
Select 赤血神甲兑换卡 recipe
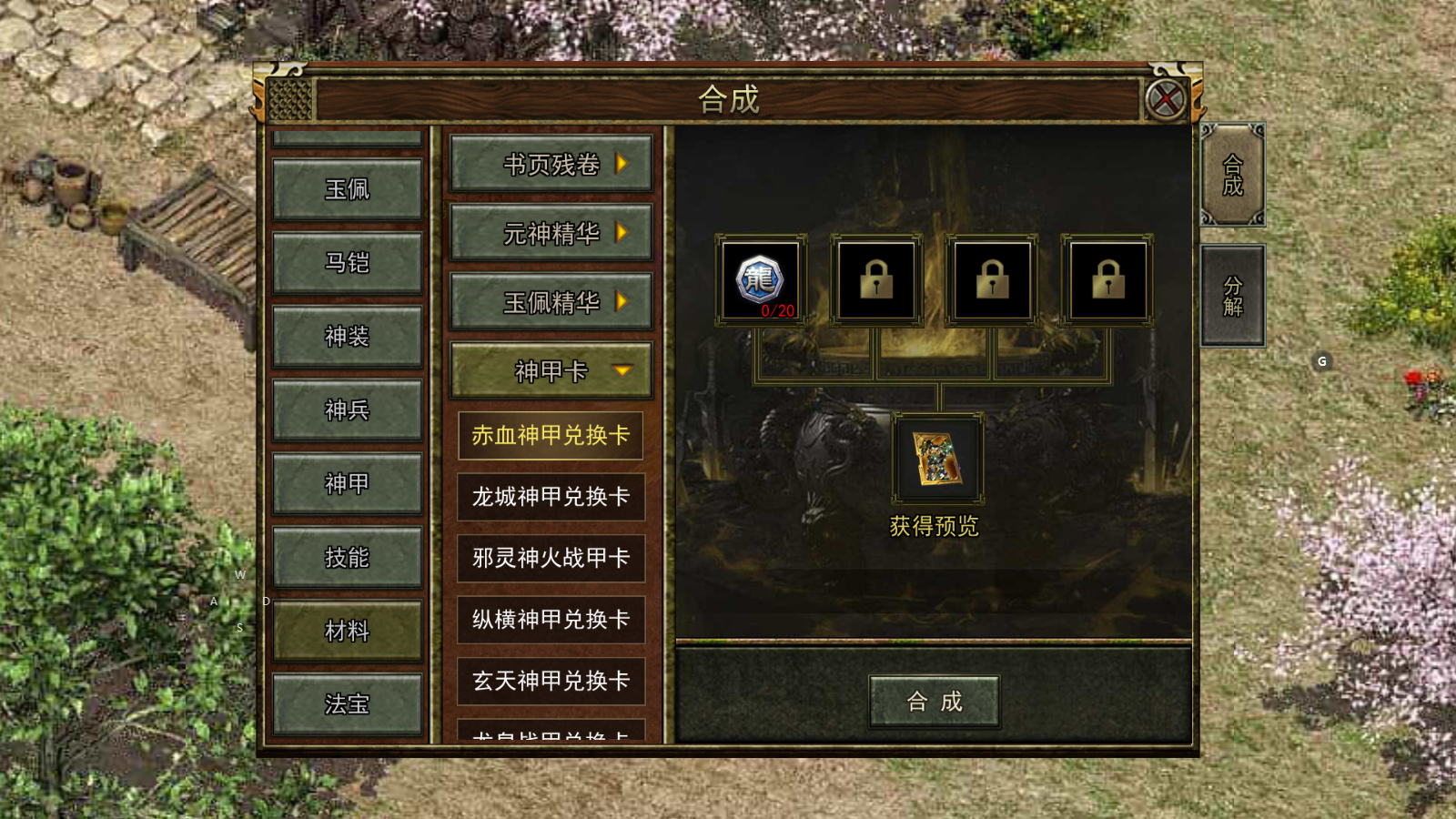tap(551, 436)
